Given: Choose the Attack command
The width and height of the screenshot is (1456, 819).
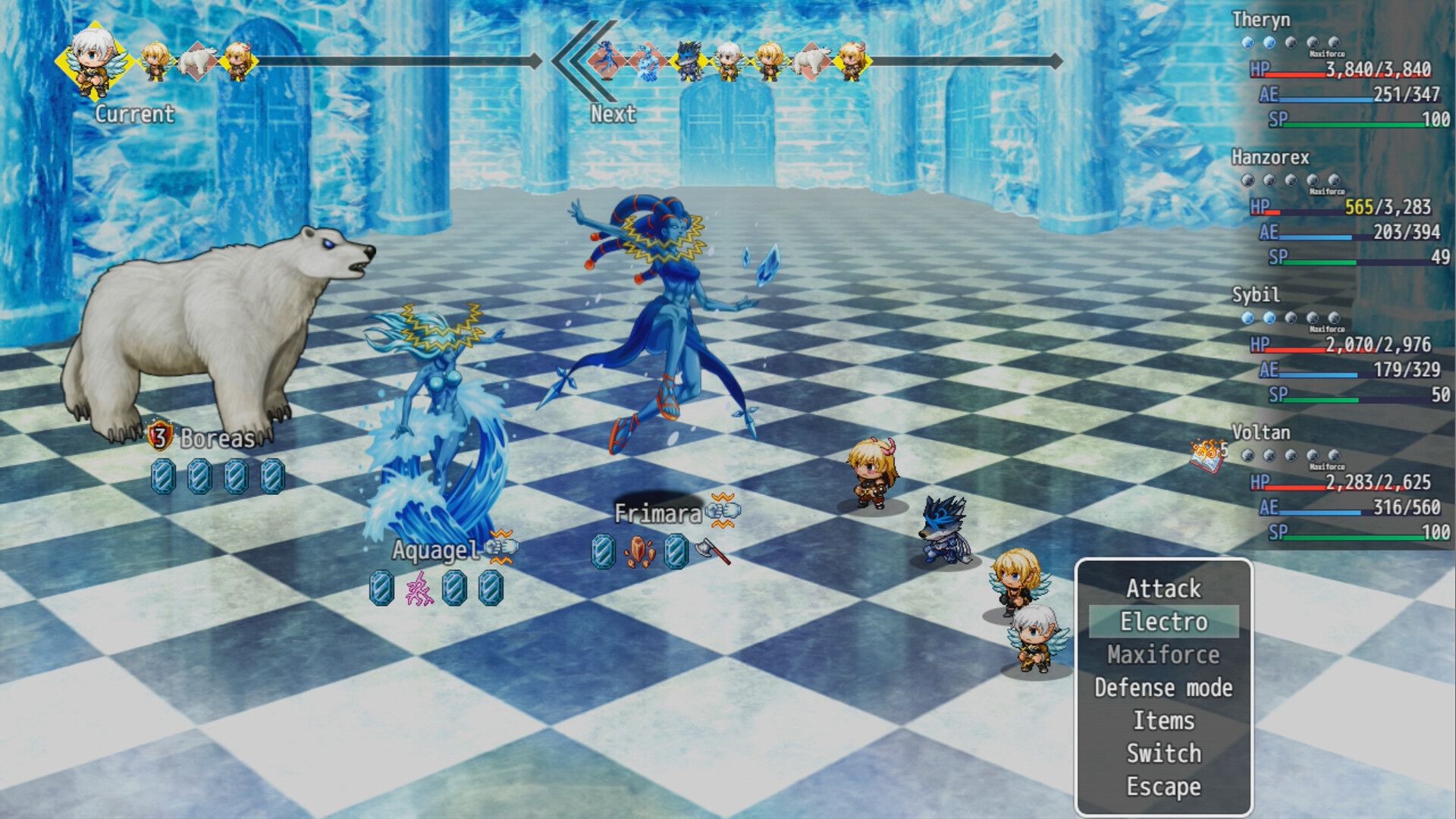Looking at the screenshot, I should coord(1163,588).
